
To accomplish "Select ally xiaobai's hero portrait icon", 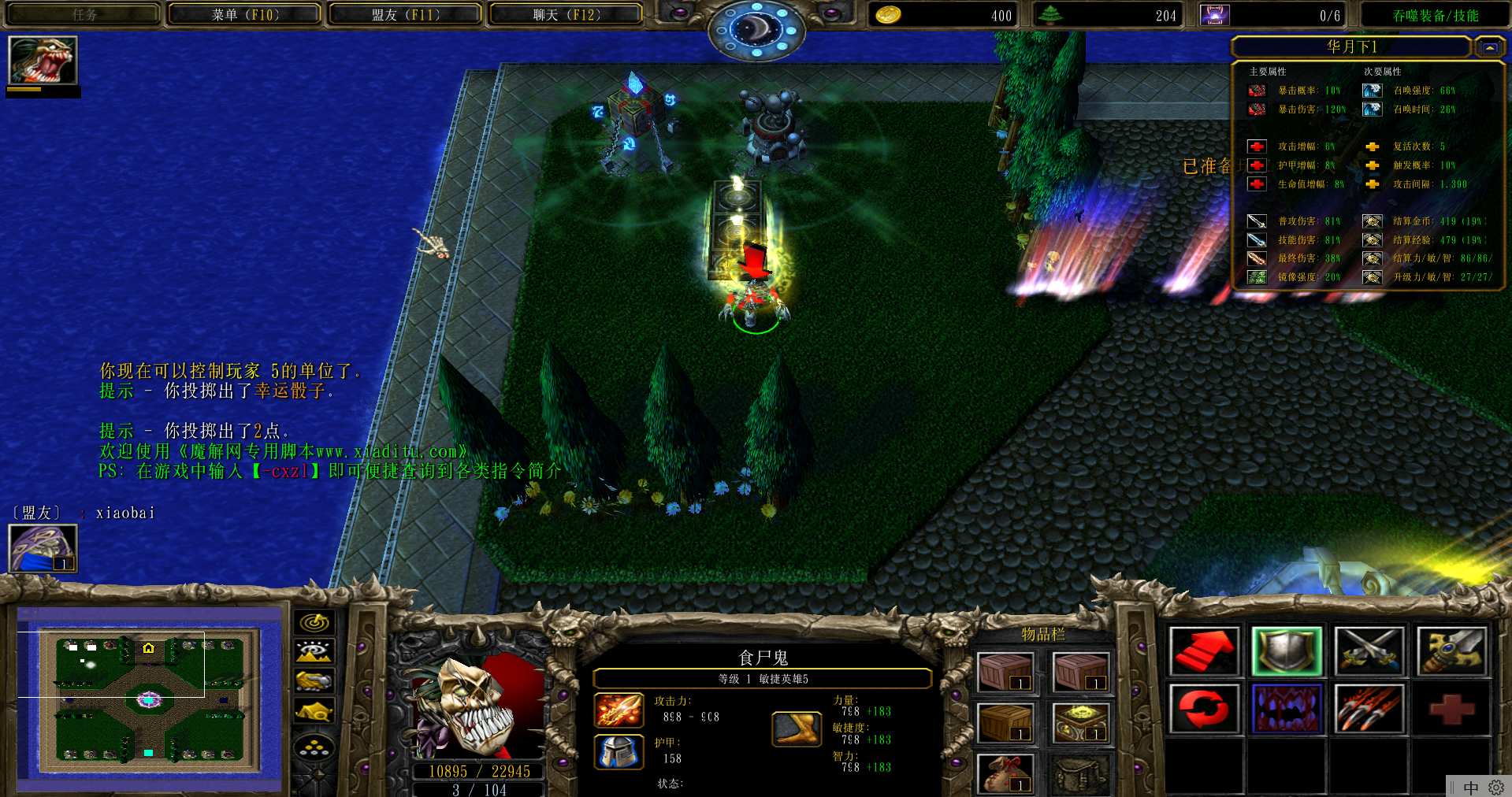I will 43,547.
